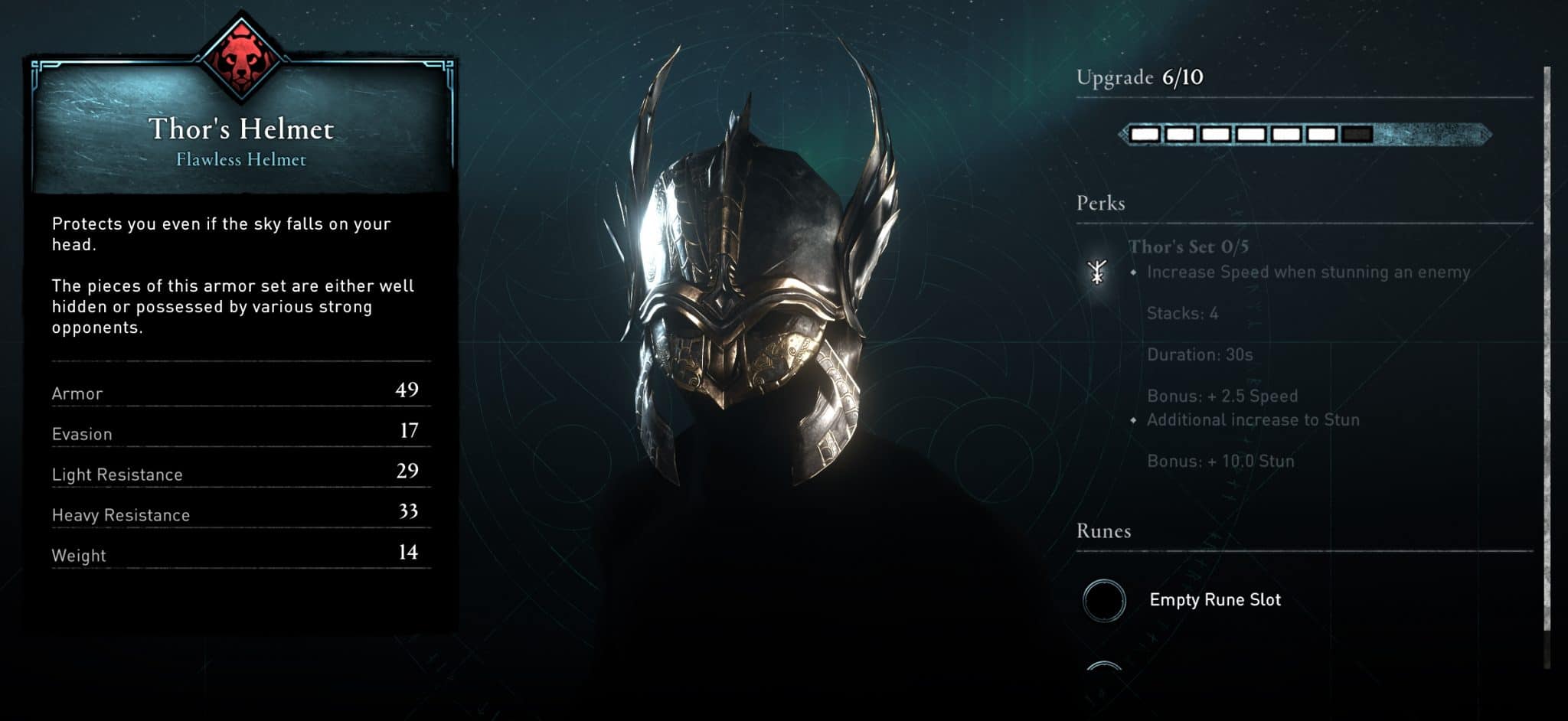Select the Flawless Helmet subtitle

tap(242, 160)
